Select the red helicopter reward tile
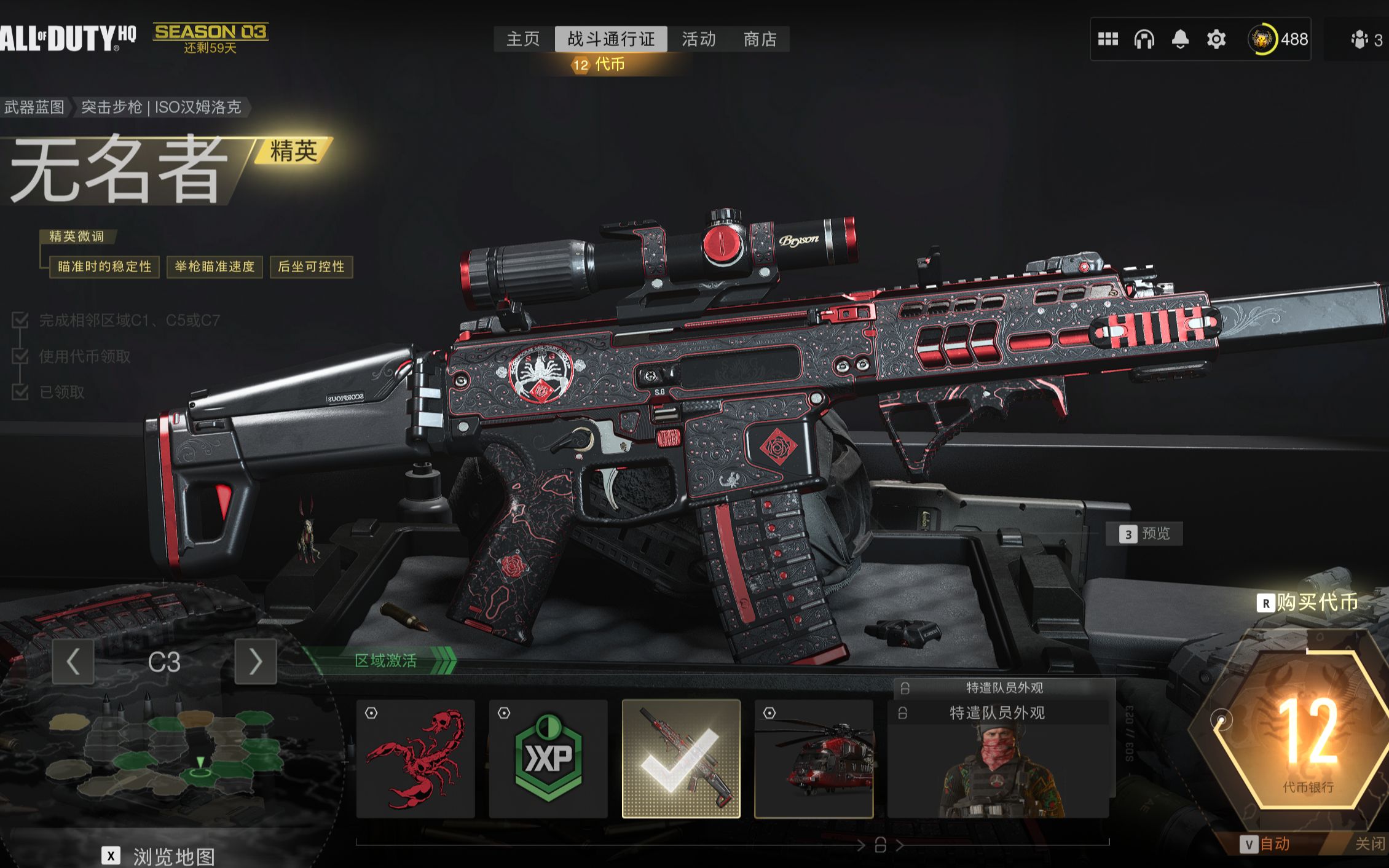 pyautogui.click(x=814, y=759)
